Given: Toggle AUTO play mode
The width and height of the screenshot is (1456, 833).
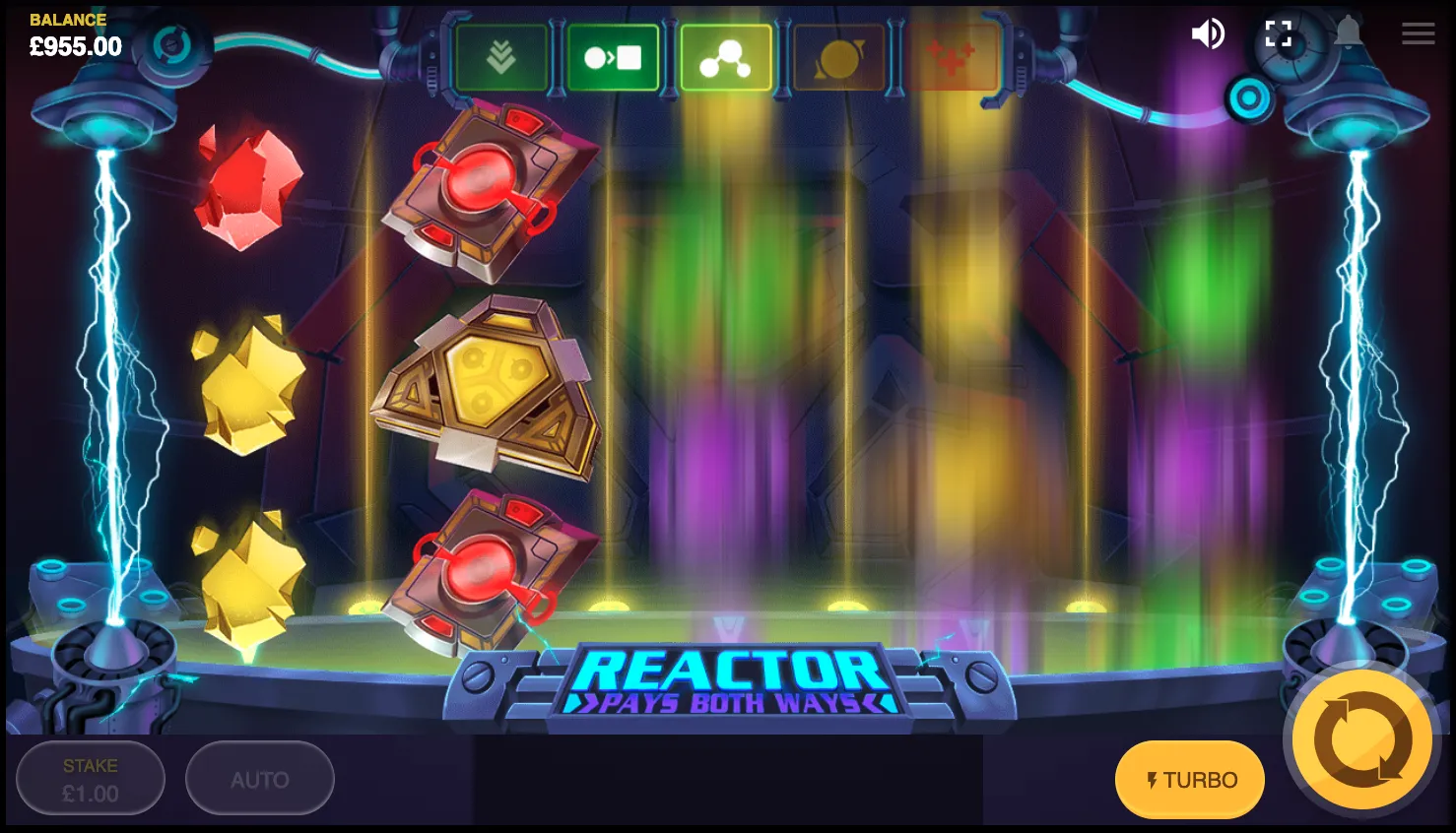Looking at the screenshot, I should pyautogui.click(x=259, y=778).
